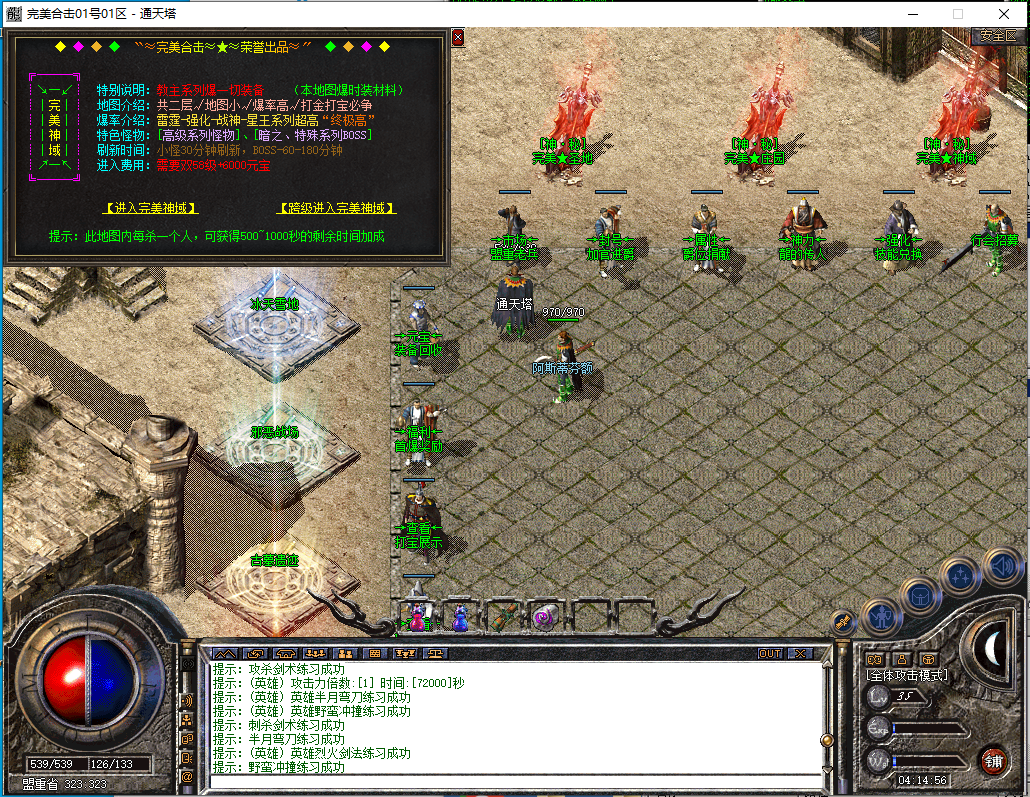Image resolution: width=1030 pixels, height=797 pixels.
Task: Click the small satellite icon button
Action: (843, 622)
